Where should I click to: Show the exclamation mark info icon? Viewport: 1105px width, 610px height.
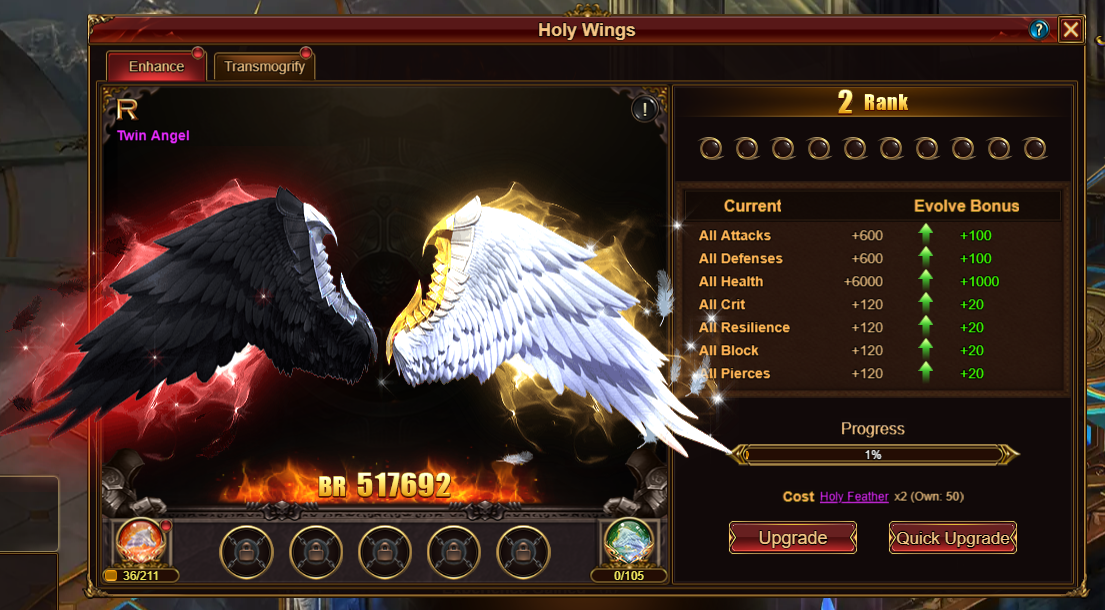pyautogui.click(x=645, y=109)
